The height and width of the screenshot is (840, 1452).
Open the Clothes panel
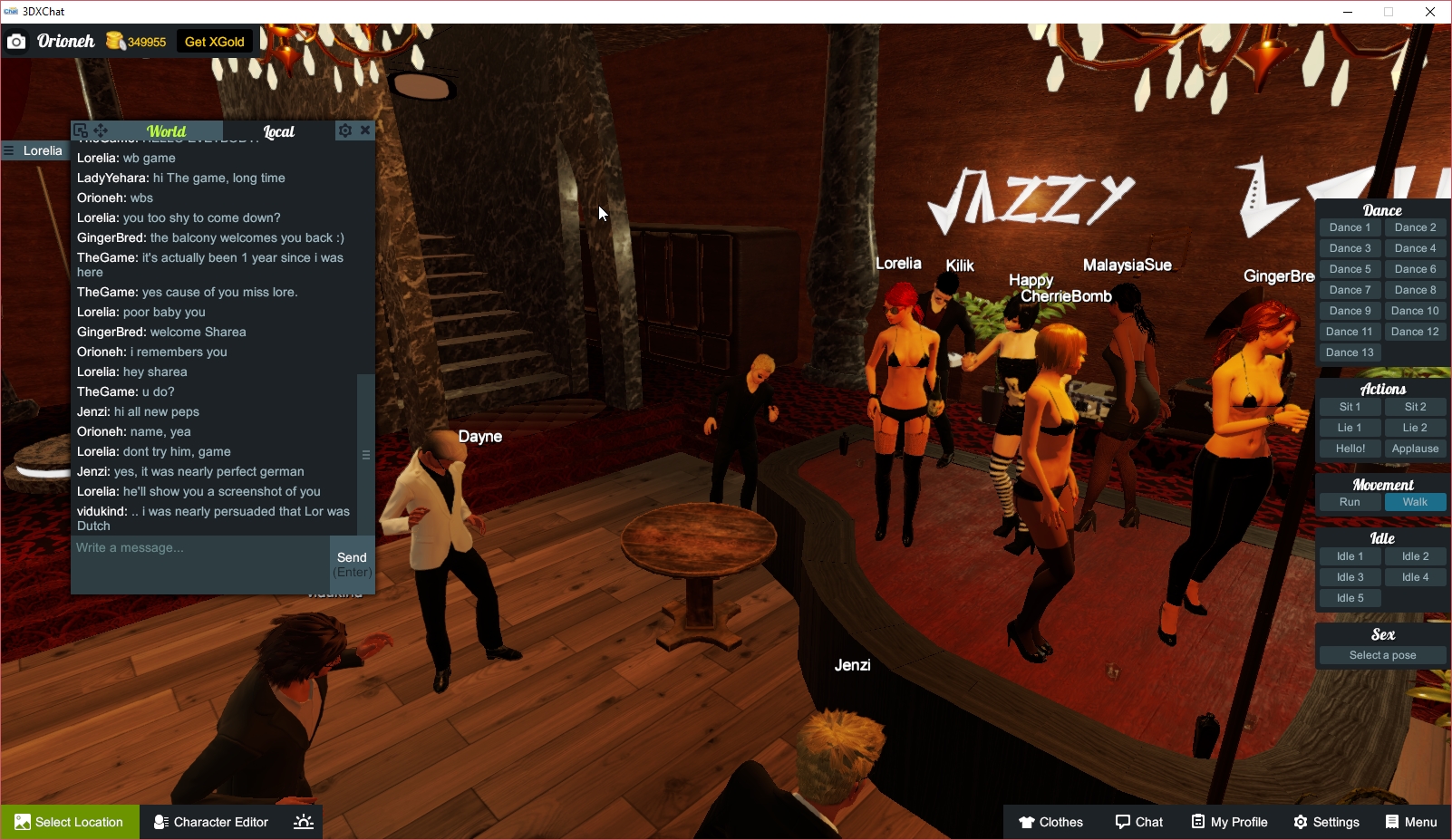[x=1050, y=822]
